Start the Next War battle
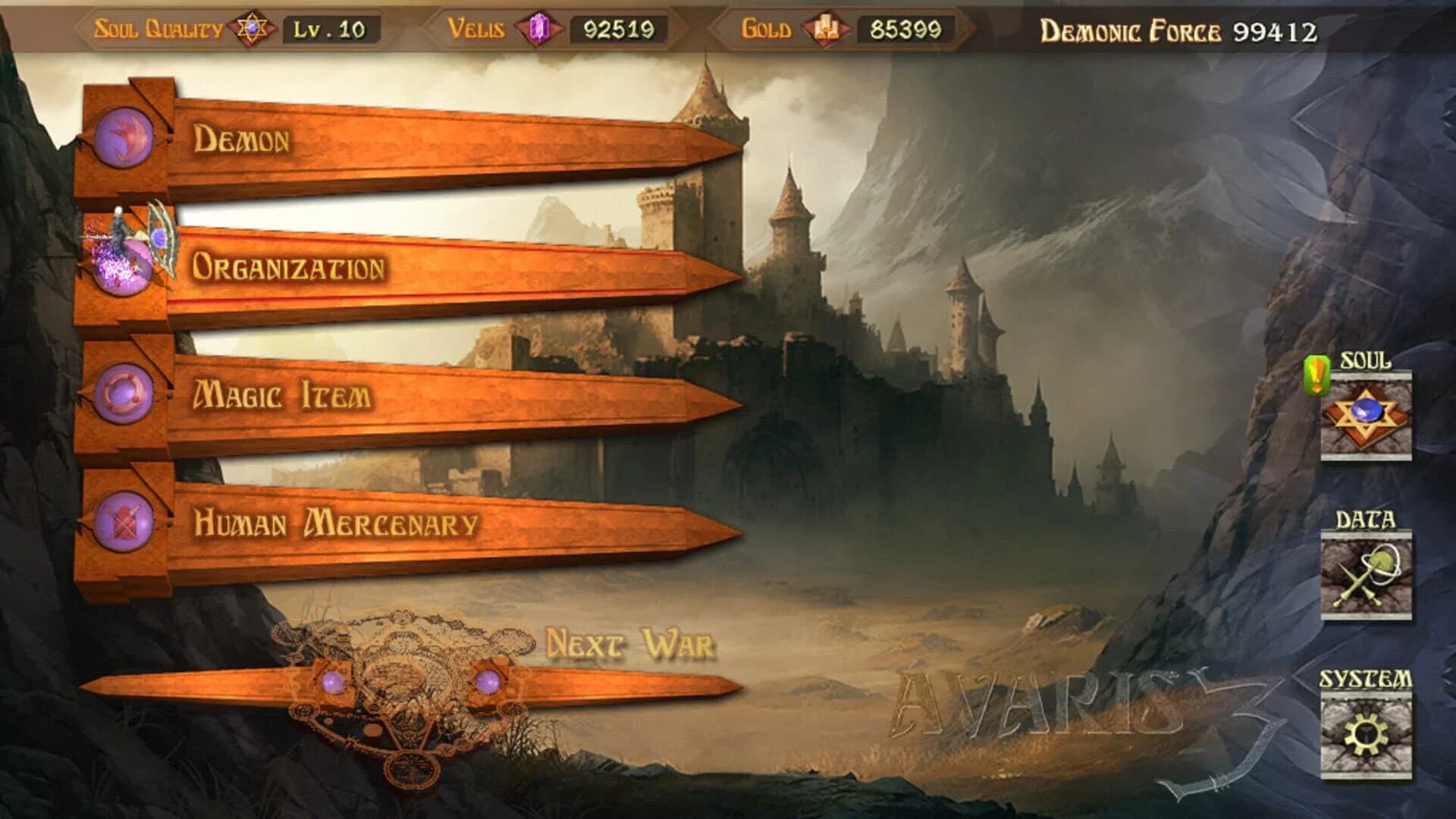This screenshot has height=819, width=1456. point(629,645)
